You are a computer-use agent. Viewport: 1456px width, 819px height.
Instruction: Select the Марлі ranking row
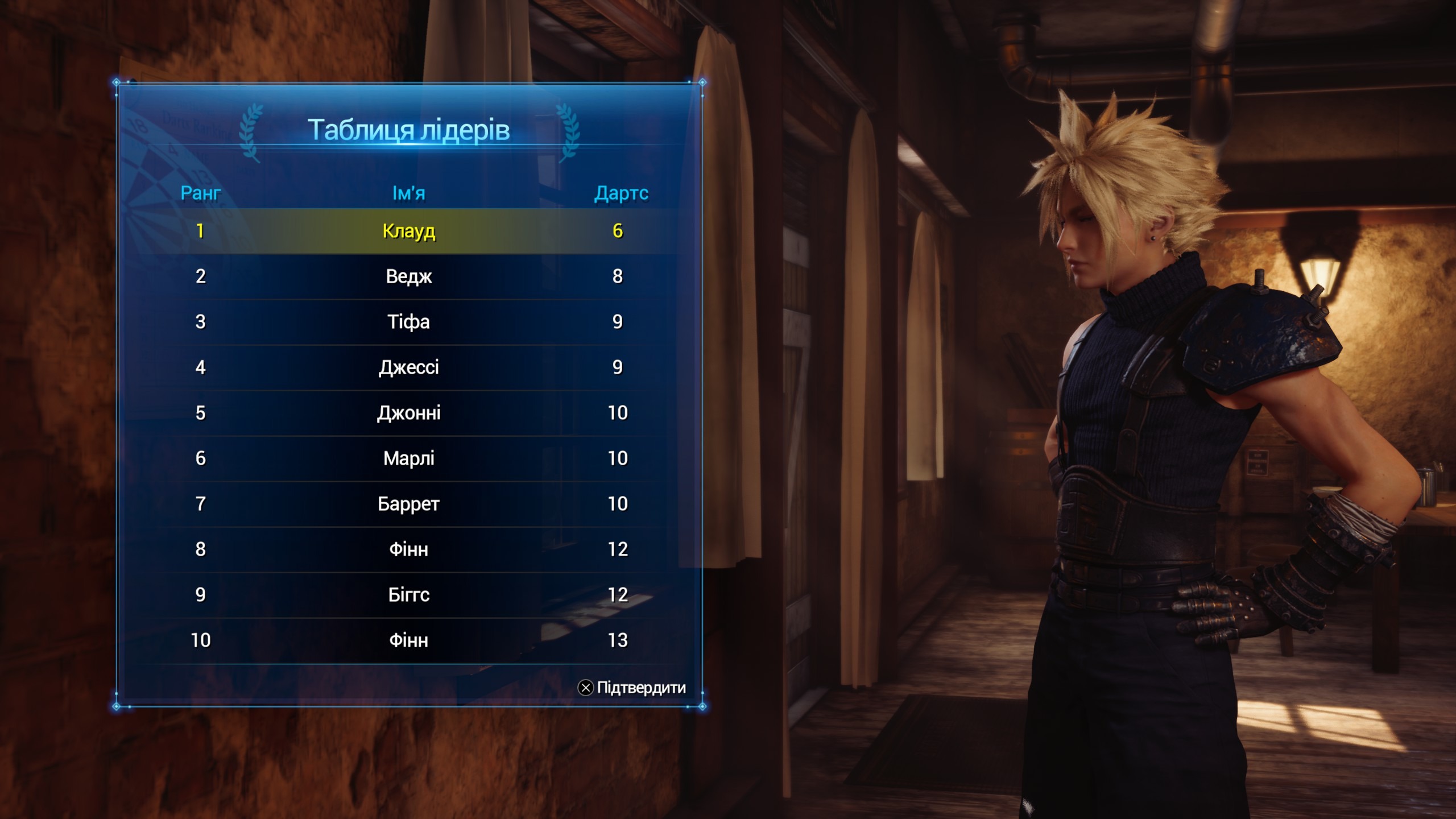tap(408, 458)
